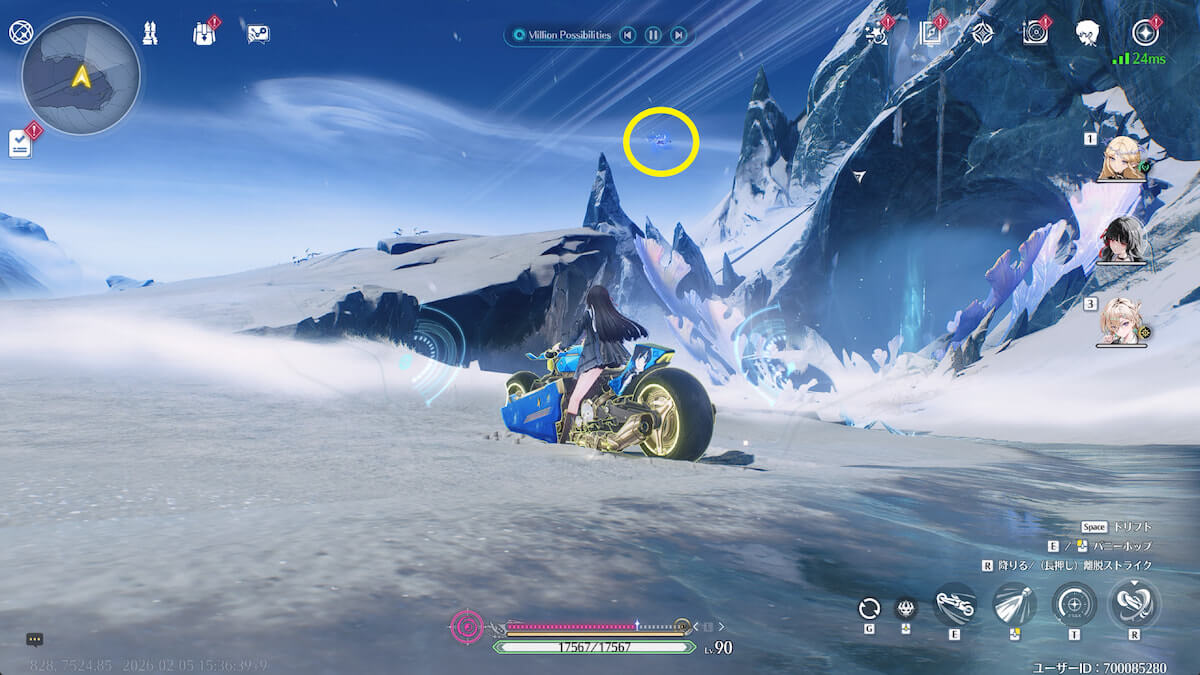Open the backpack inventory icon
The width and height of the screenshot is (1200, 675).
[204, 33]
